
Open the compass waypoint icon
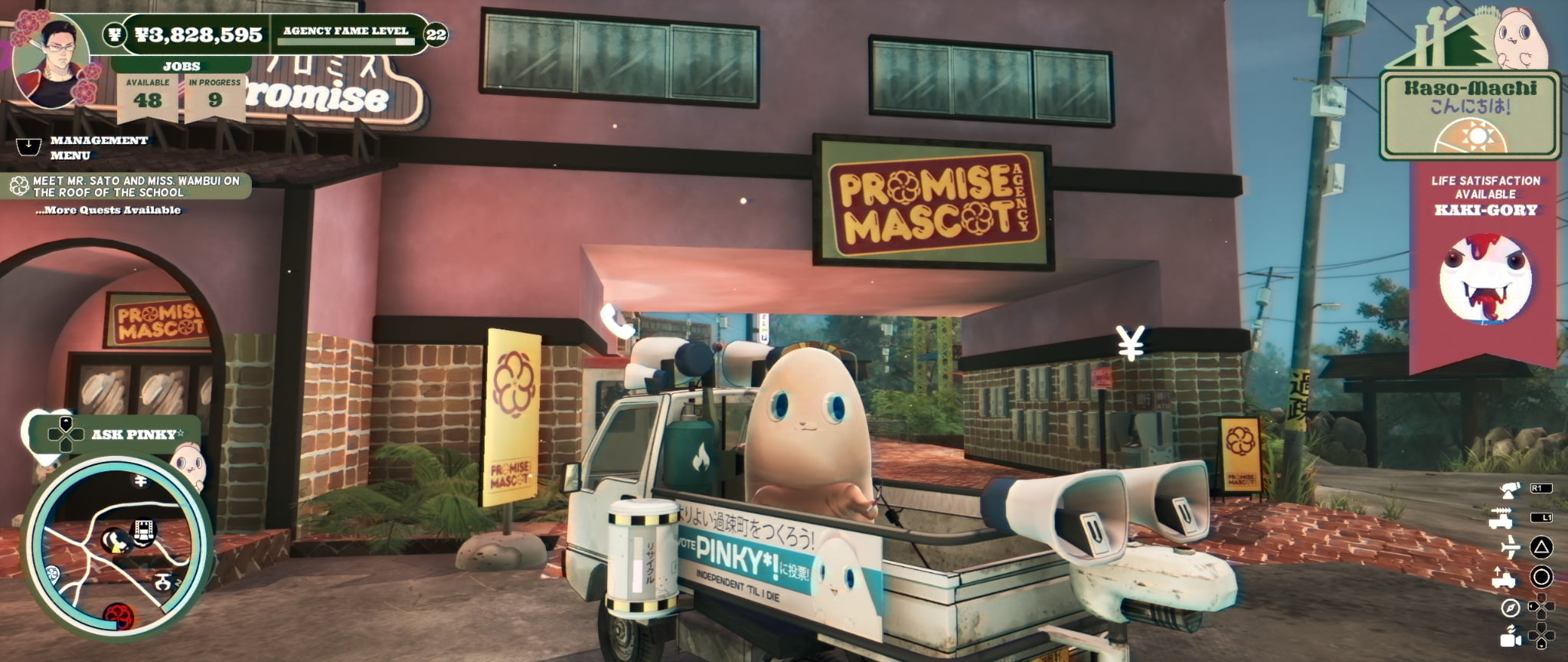pos(1509,607)
